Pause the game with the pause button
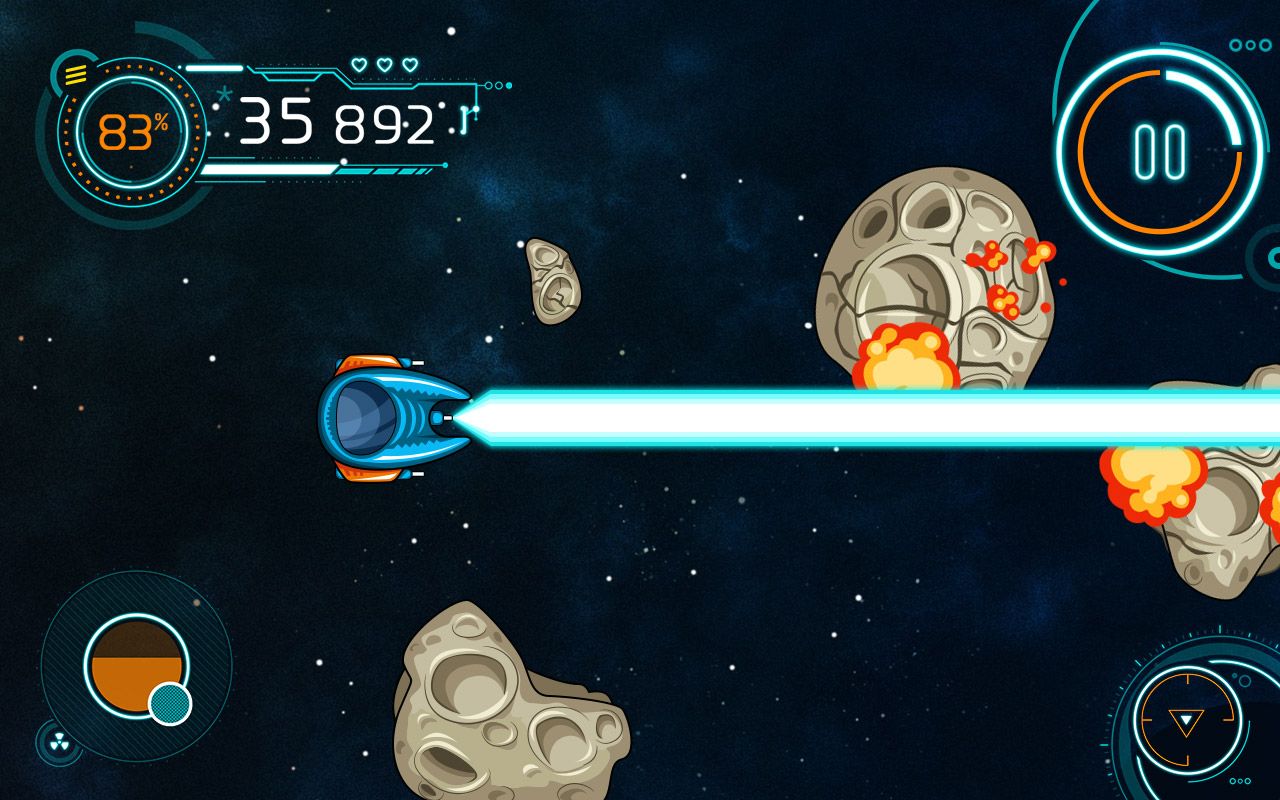The height and width of the screenshot is (800, 1280). point(1160,152)
